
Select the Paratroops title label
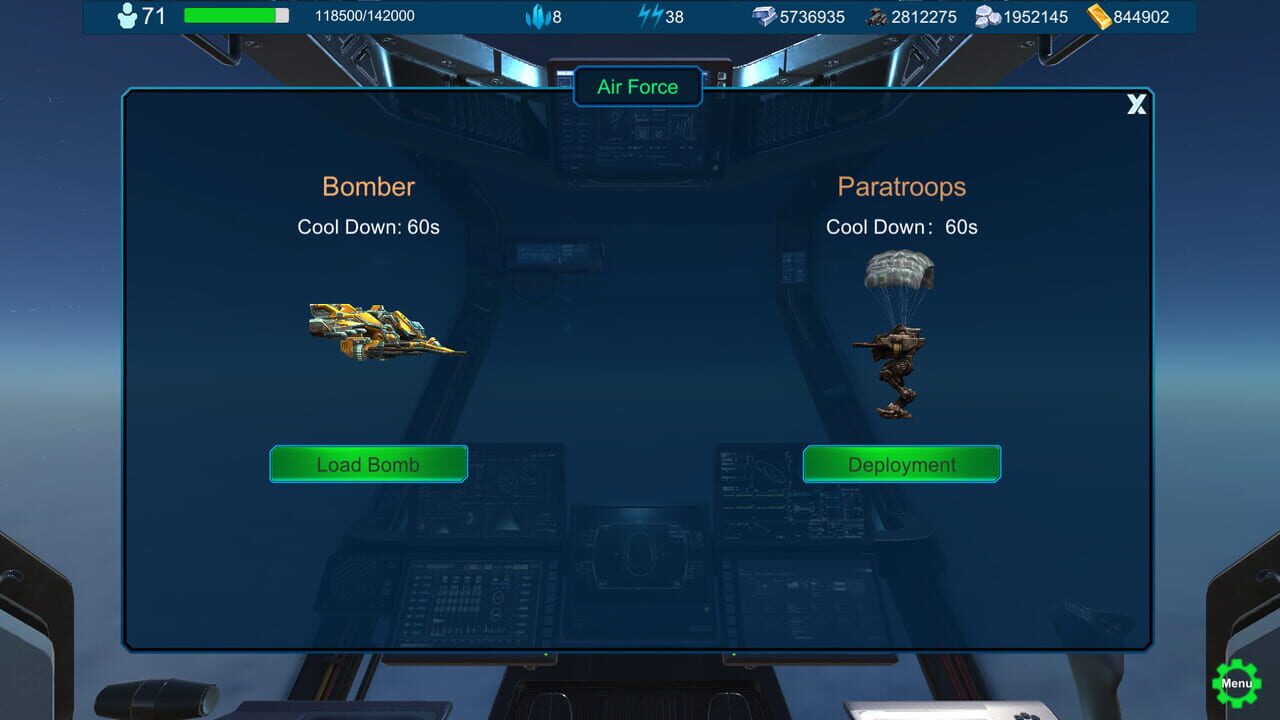[x=901, y=186]
